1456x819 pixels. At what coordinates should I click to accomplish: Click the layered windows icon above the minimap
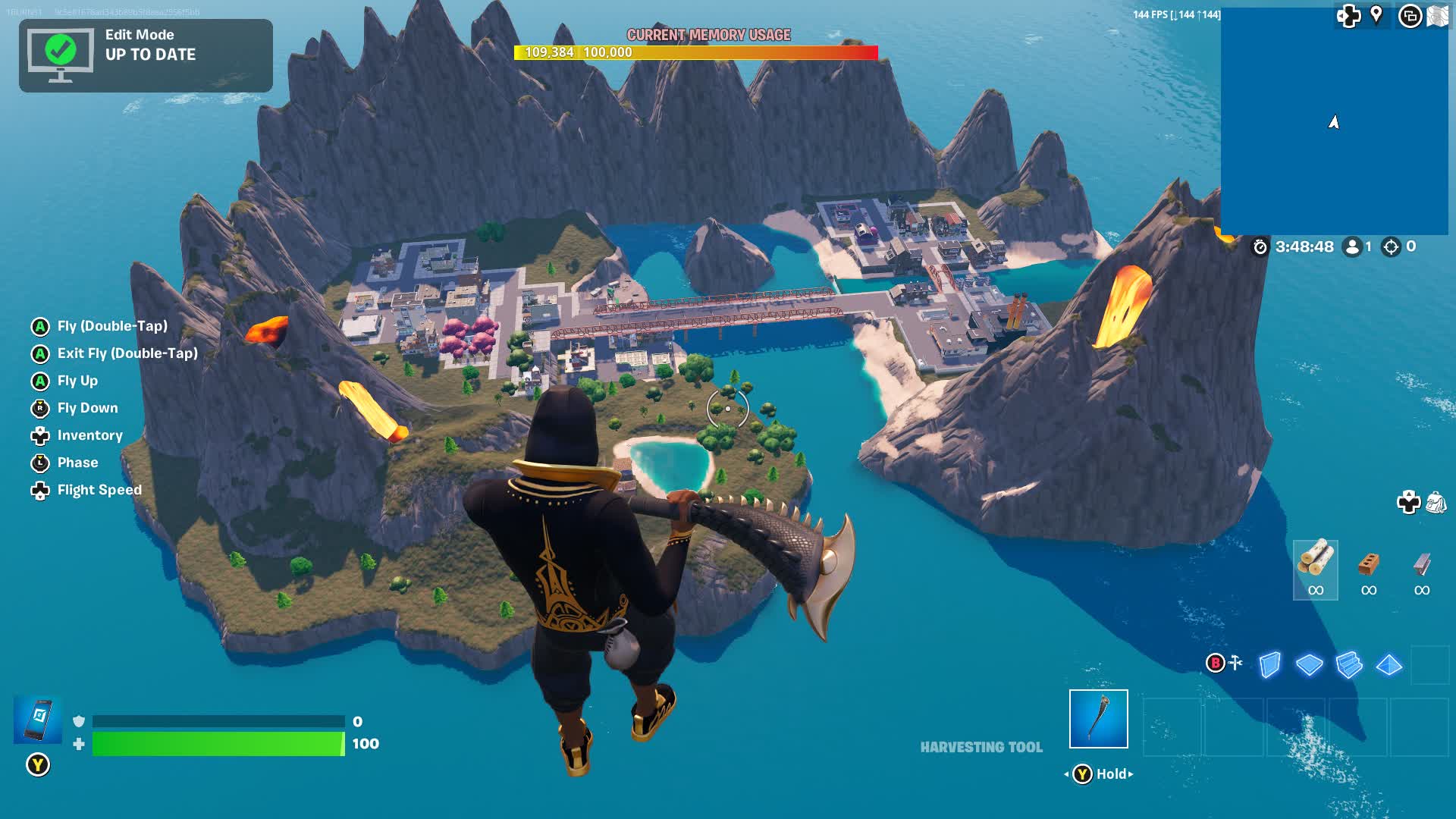[1409, 17]
